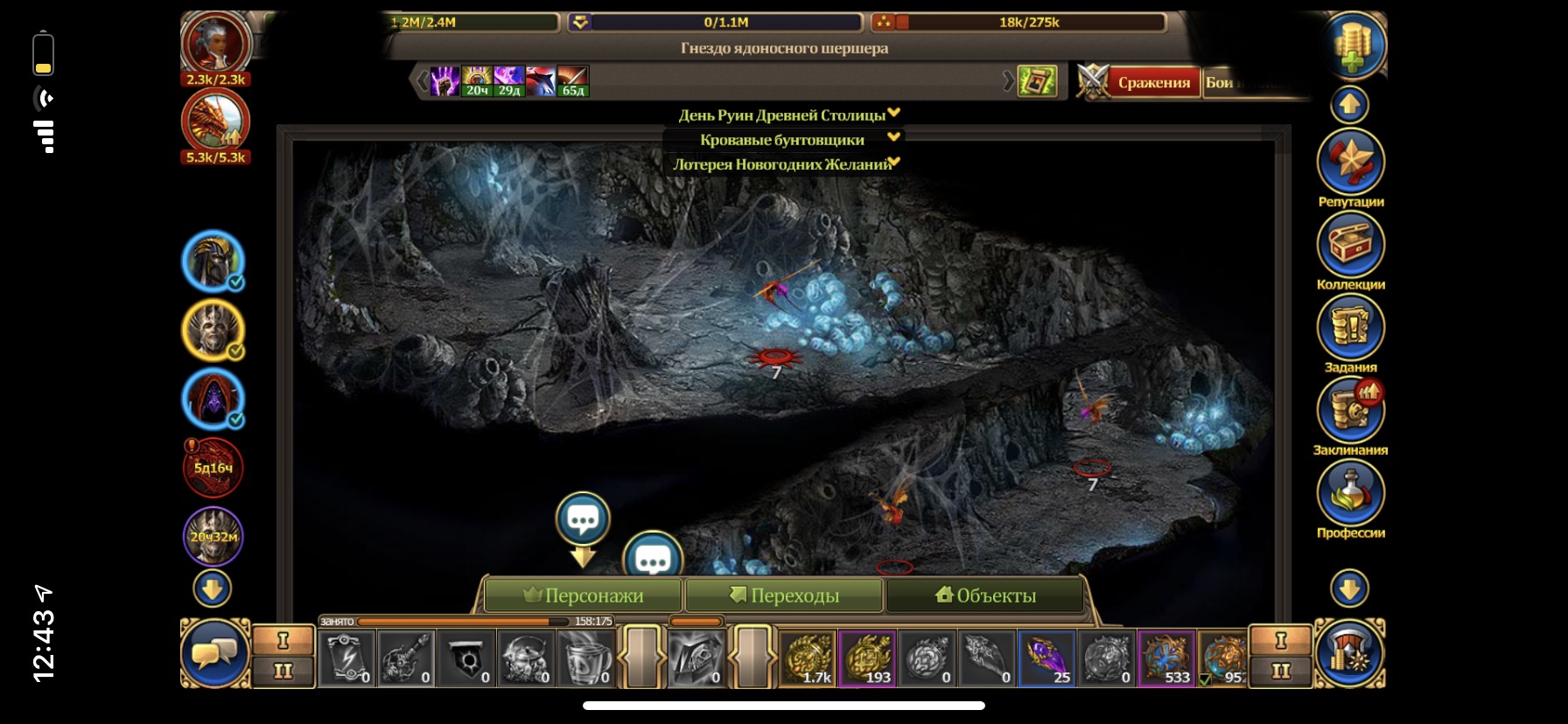Click the gold coins purchase icon
Screen dimensions: 1568x724
tap(1352, 45)
